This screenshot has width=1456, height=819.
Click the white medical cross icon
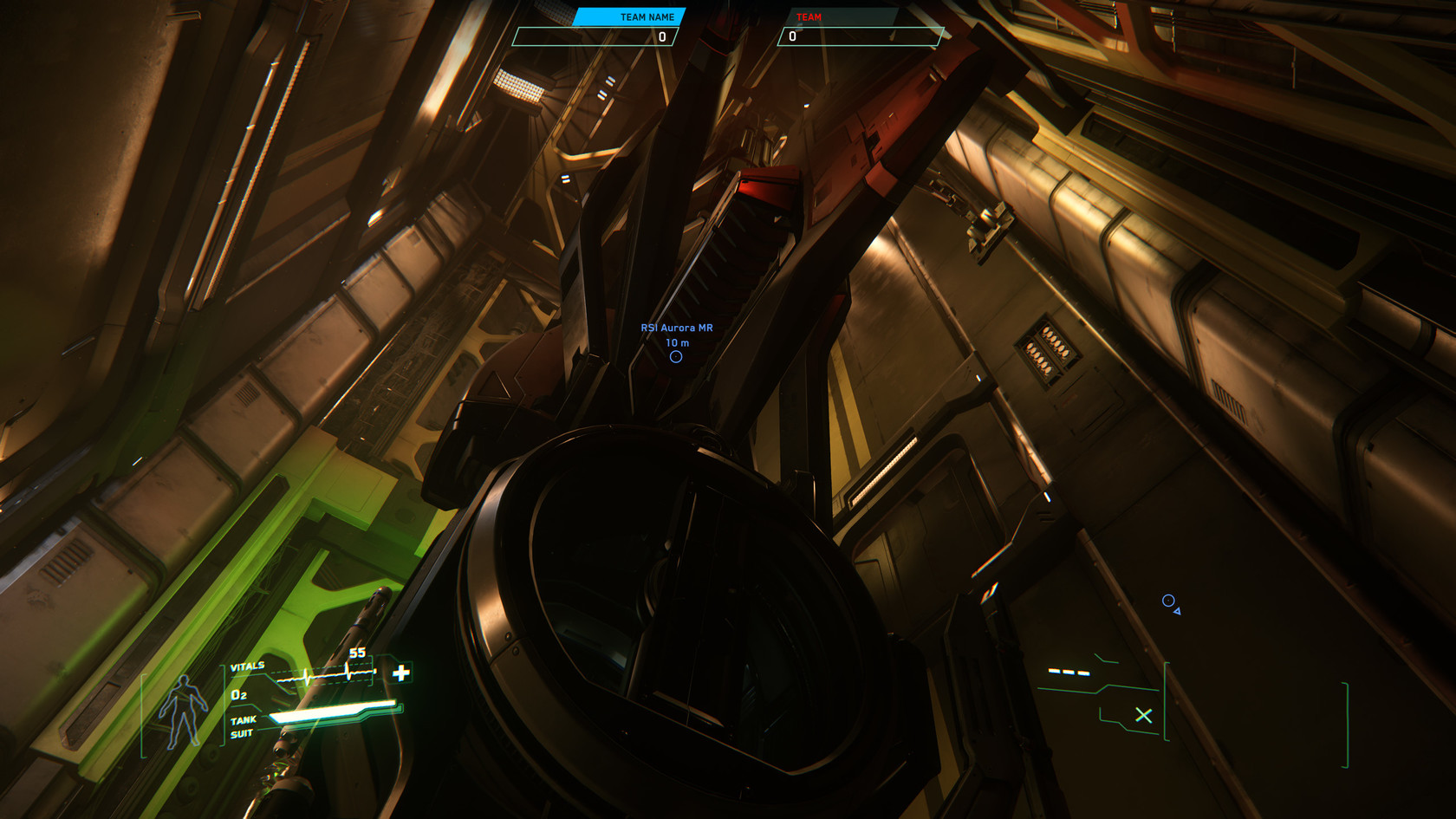(x=401, y=673)
